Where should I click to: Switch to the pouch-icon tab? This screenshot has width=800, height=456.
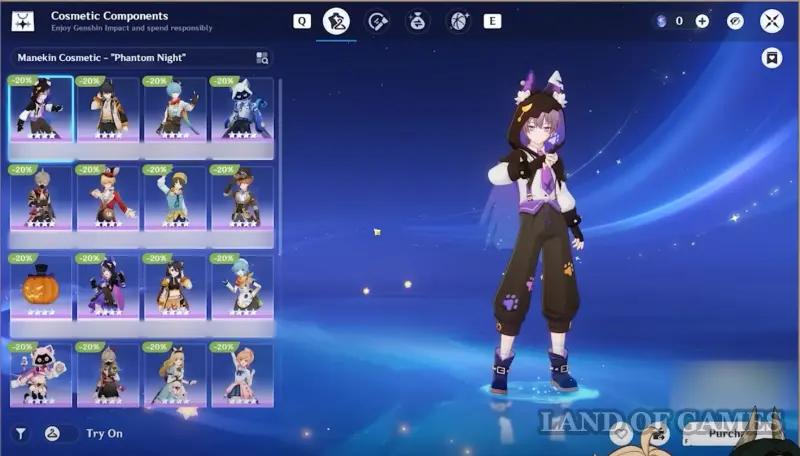418,21
